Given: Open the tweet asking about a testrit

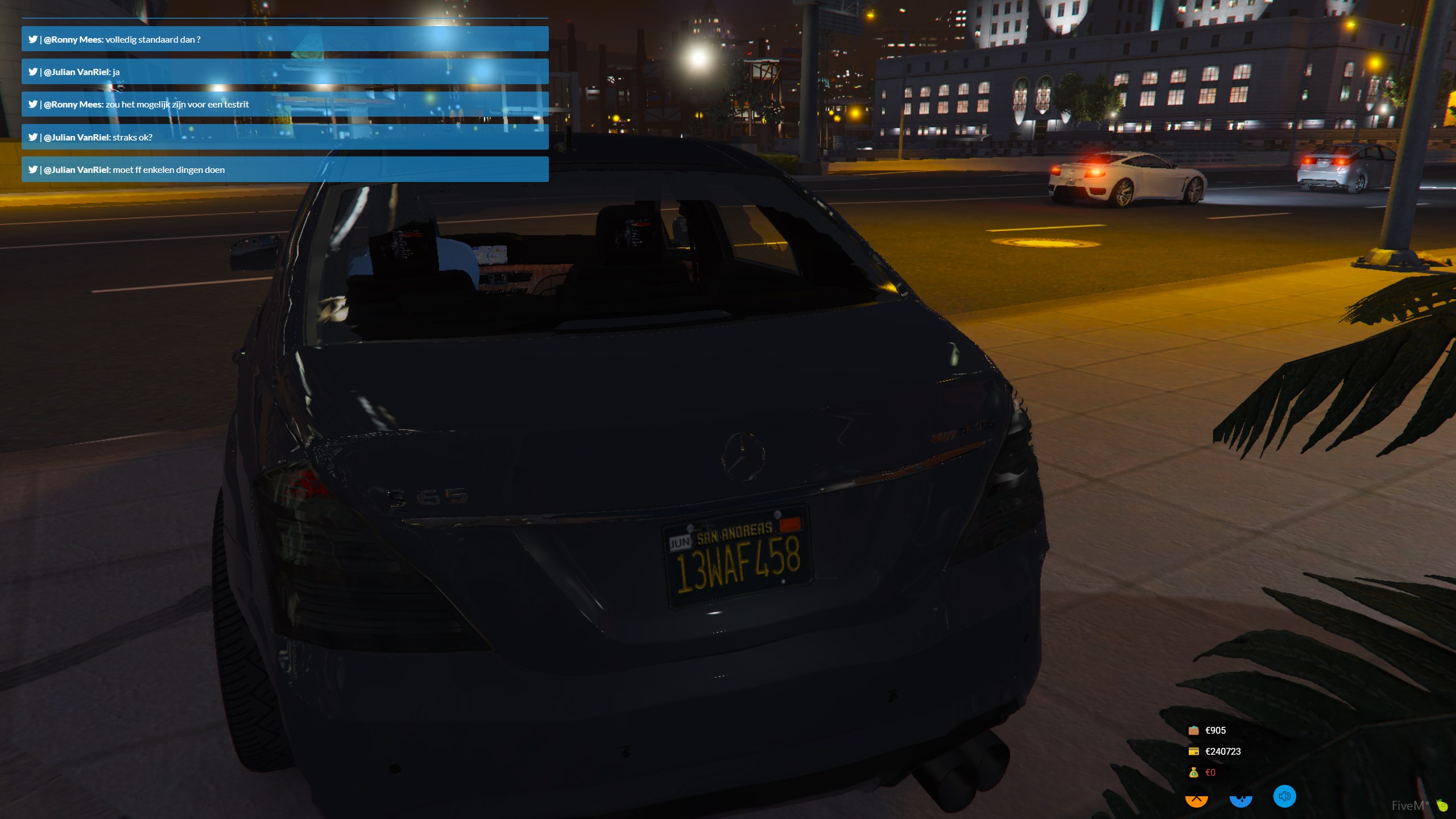Looking at the screenshot, I should (x=284, y=104).
